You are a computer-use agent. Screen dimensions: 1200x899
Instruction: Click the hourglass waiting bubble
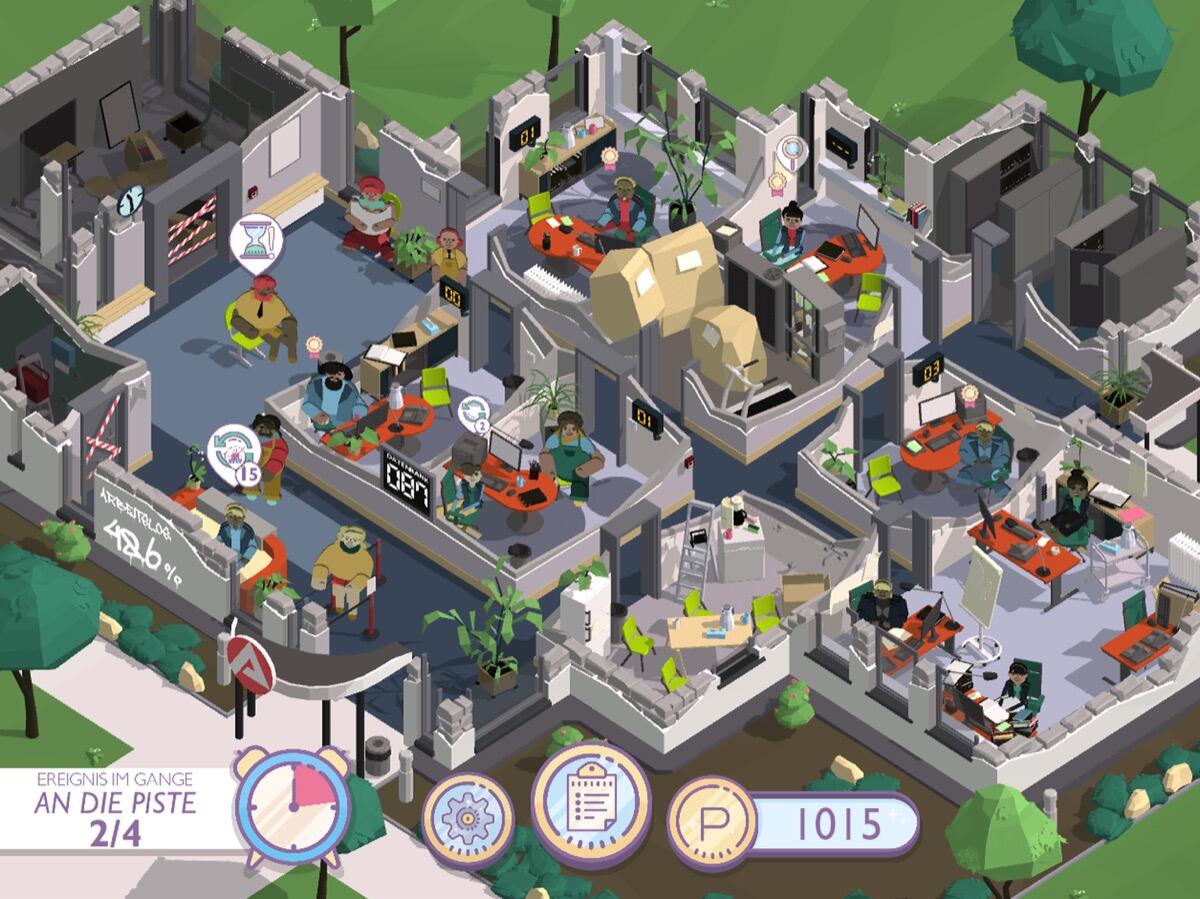click(255, 242)
